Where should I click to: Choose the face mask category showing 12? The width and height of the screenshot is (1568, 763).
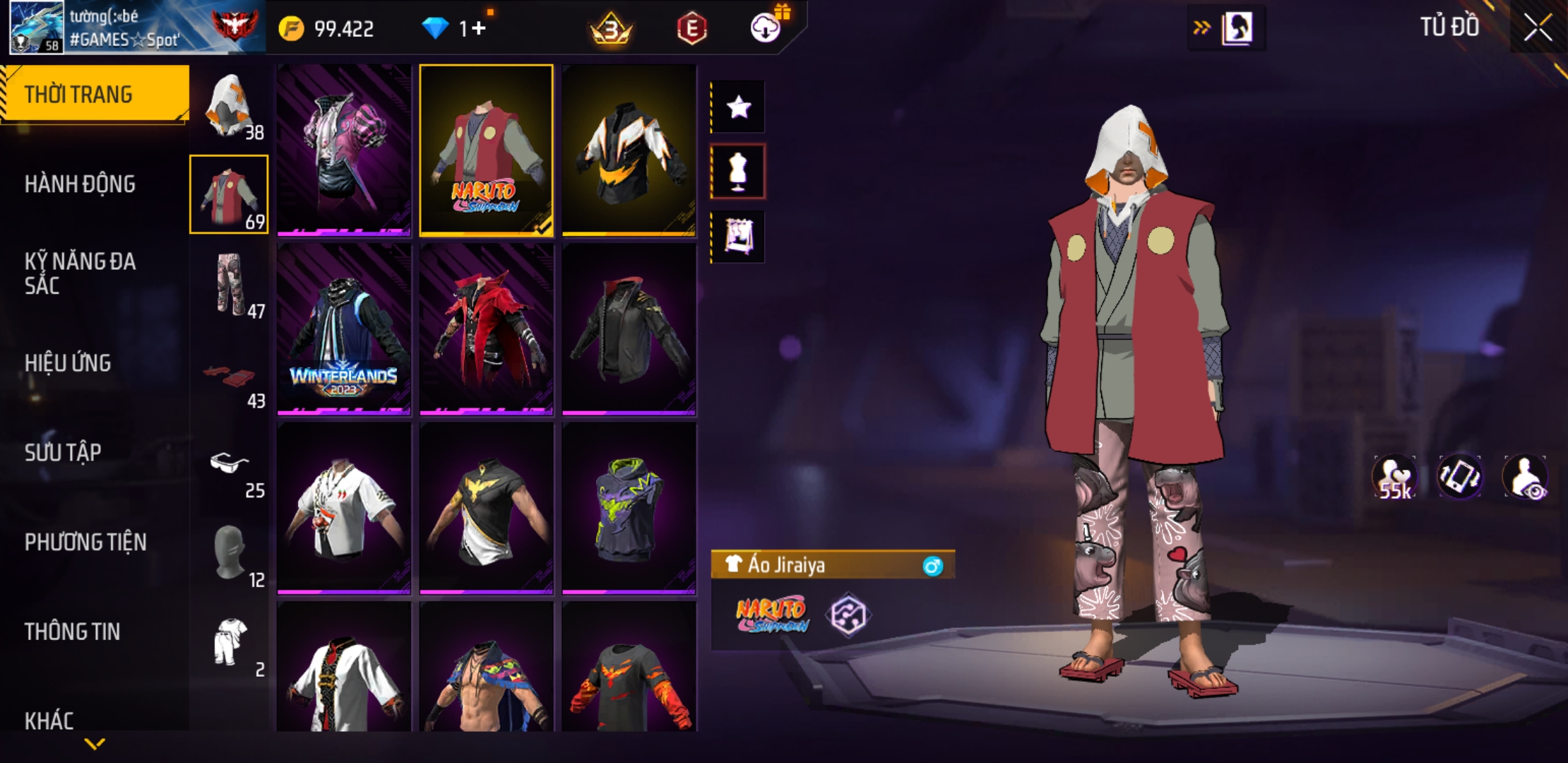point(230,555)
